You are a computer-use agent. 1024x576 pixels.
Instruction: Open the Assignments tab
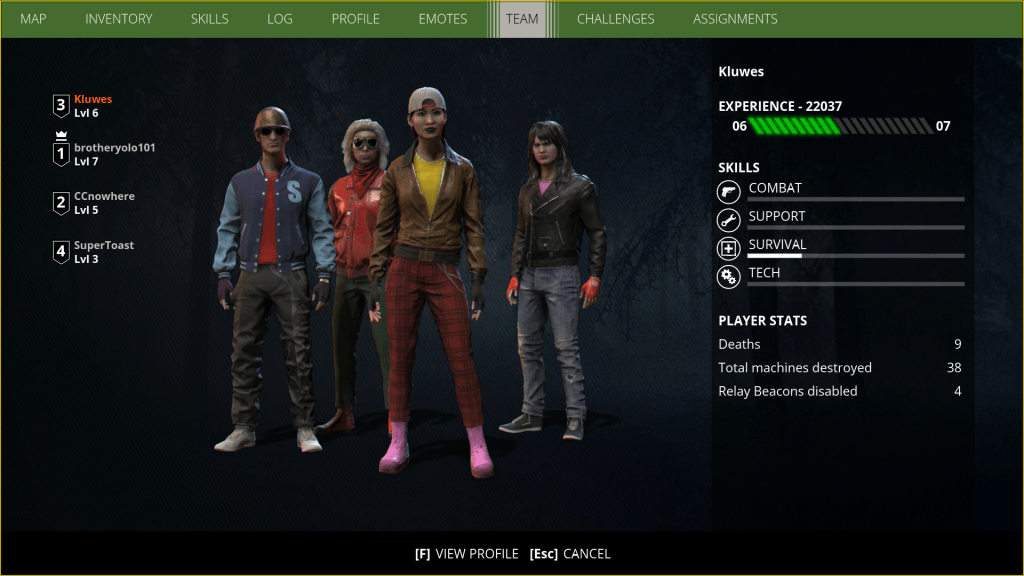coord(735,19)
